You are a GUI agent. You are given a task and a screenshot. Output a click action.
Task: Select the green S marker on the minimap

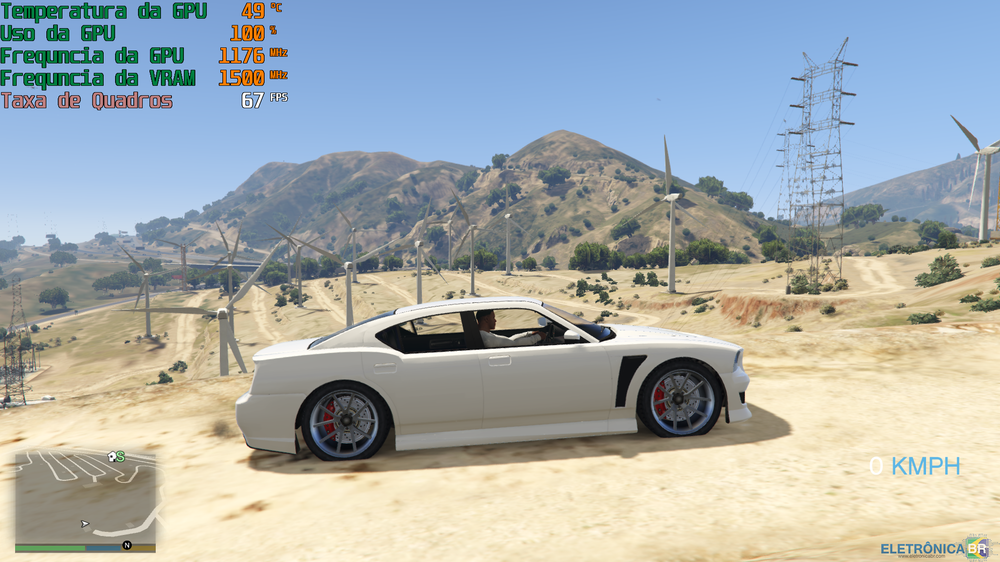coord(121,456)
